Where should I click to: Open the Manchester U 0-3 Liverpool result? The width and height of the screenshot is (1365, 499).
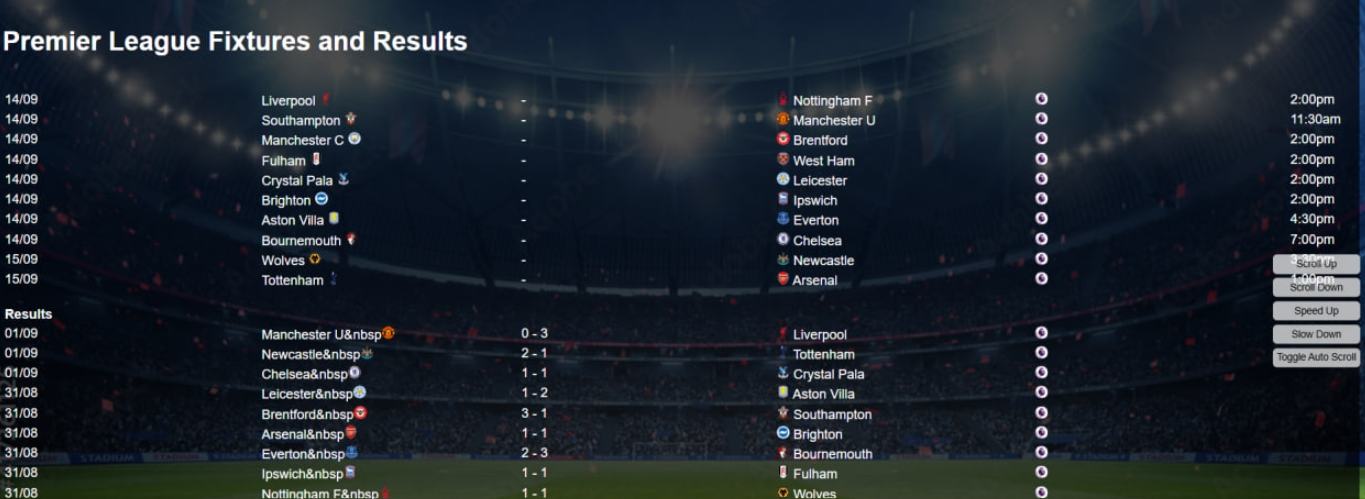coord(534,334)
